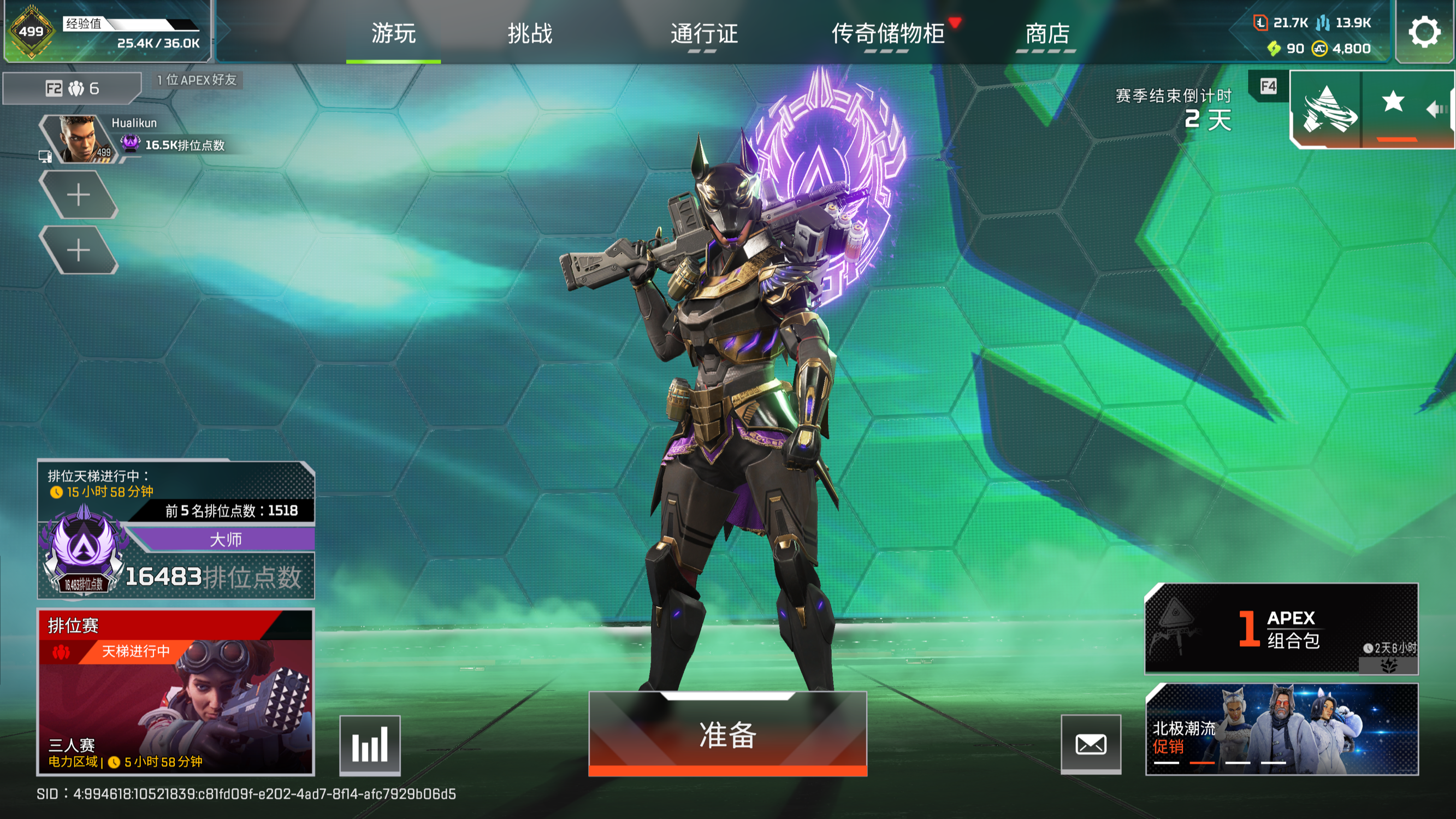Switch to the 商店 tab

click(x=1047, y=33)
